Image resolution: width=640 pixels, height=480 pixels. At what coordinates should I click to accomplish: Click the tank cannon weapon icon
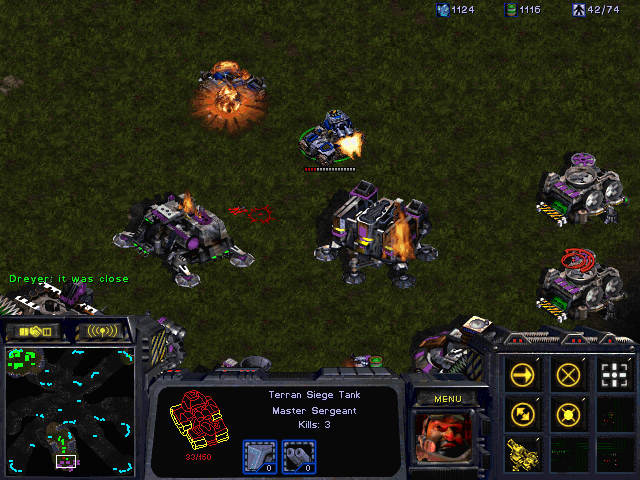tap(296, 454)
